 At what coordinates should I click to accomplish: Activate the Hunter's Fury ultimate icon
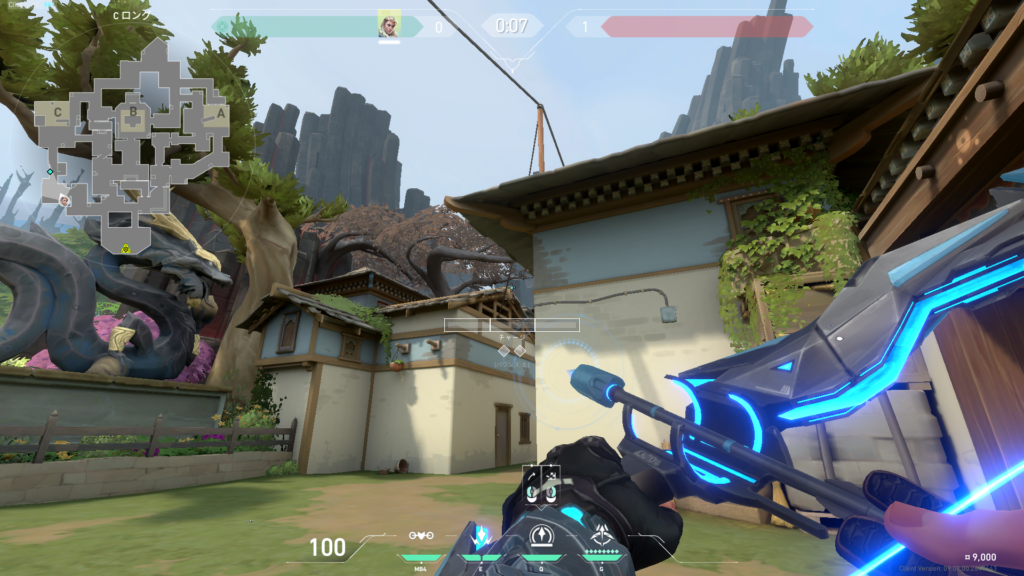tap(601, 536)
